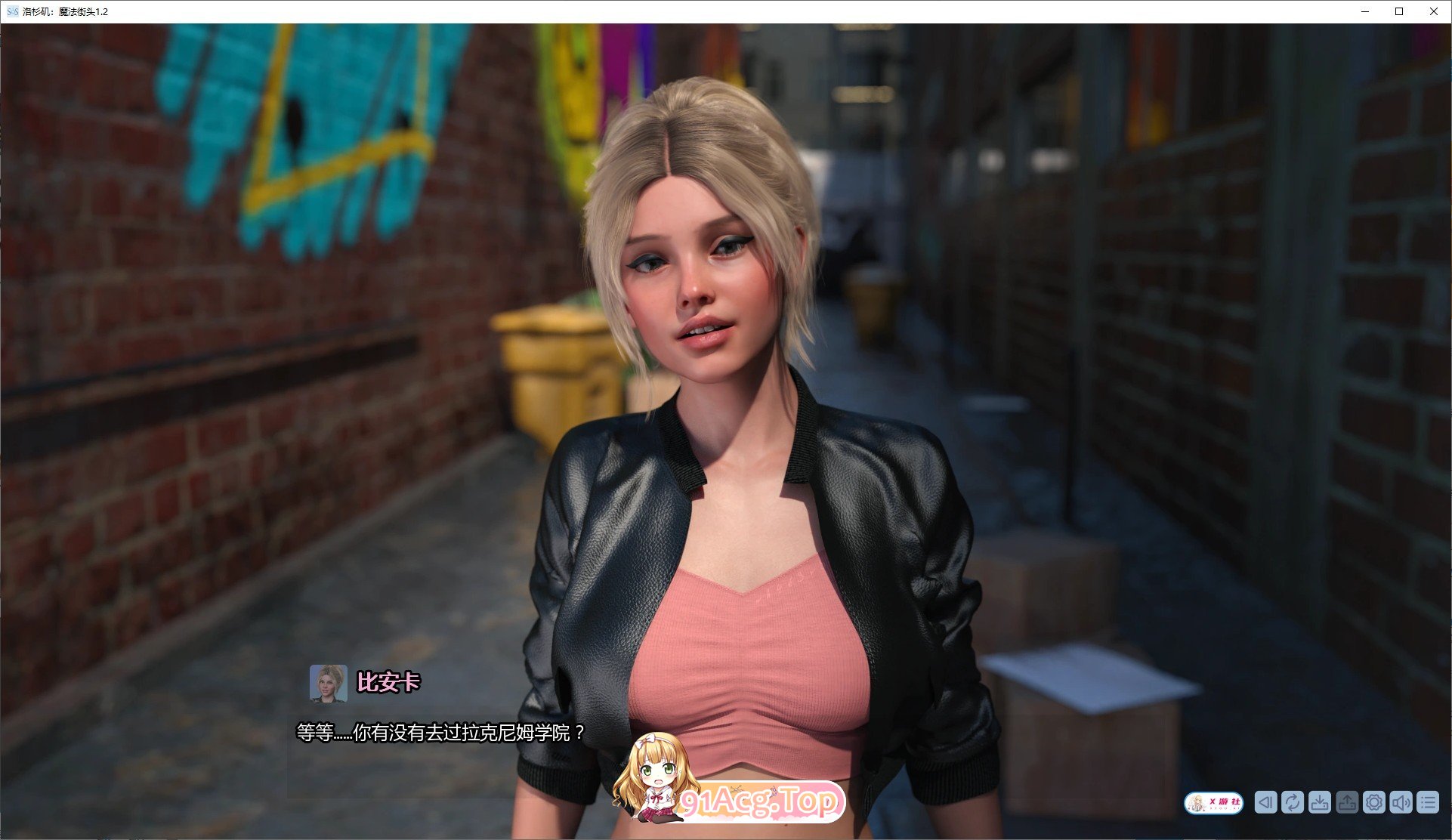
Task: Click the X游社 studio badge
Action: click(1216, 801)
